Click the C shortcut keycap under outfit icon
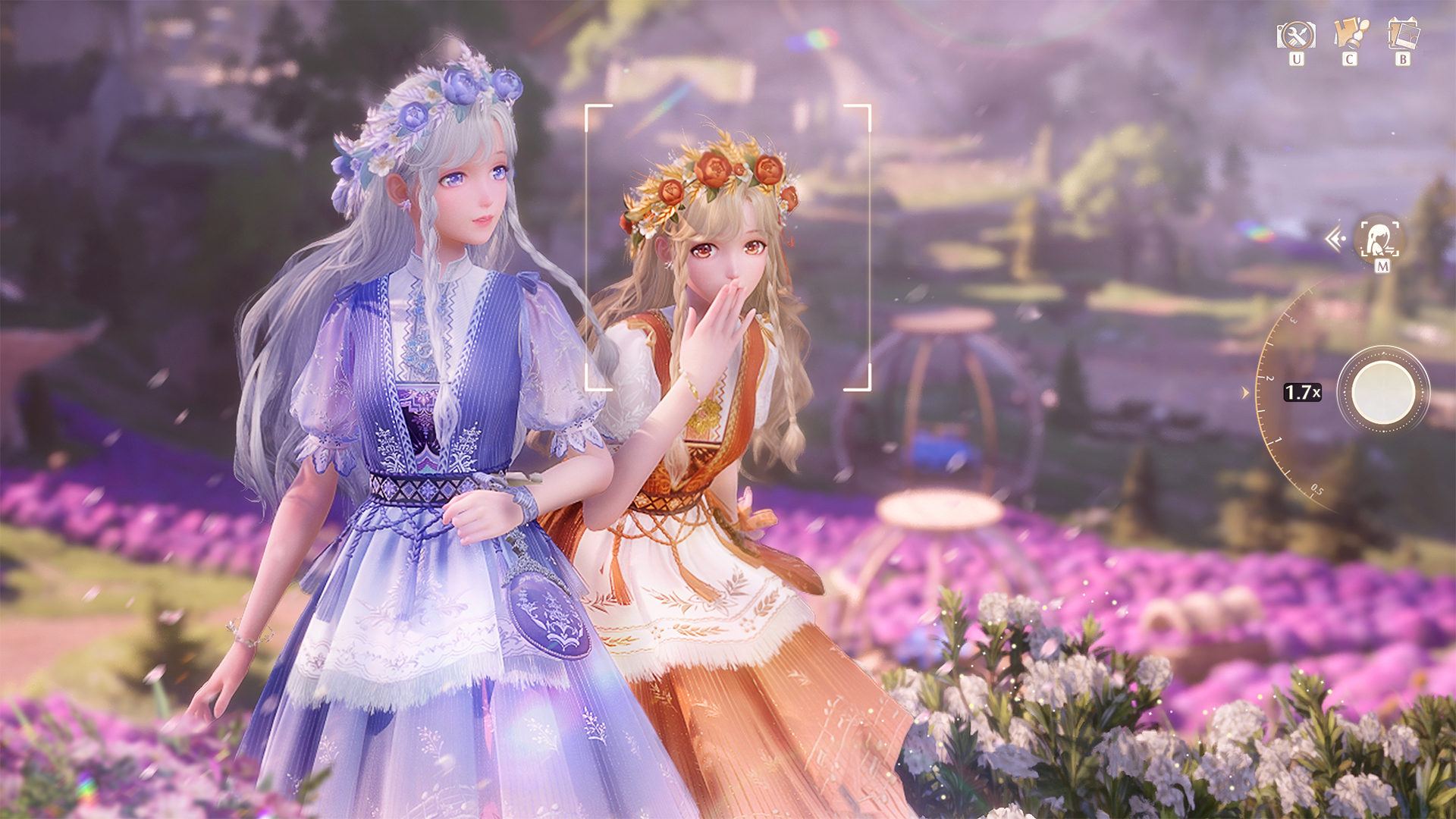The width and height of the screenshot is (1456, 819). click(x=1350, y=60)
